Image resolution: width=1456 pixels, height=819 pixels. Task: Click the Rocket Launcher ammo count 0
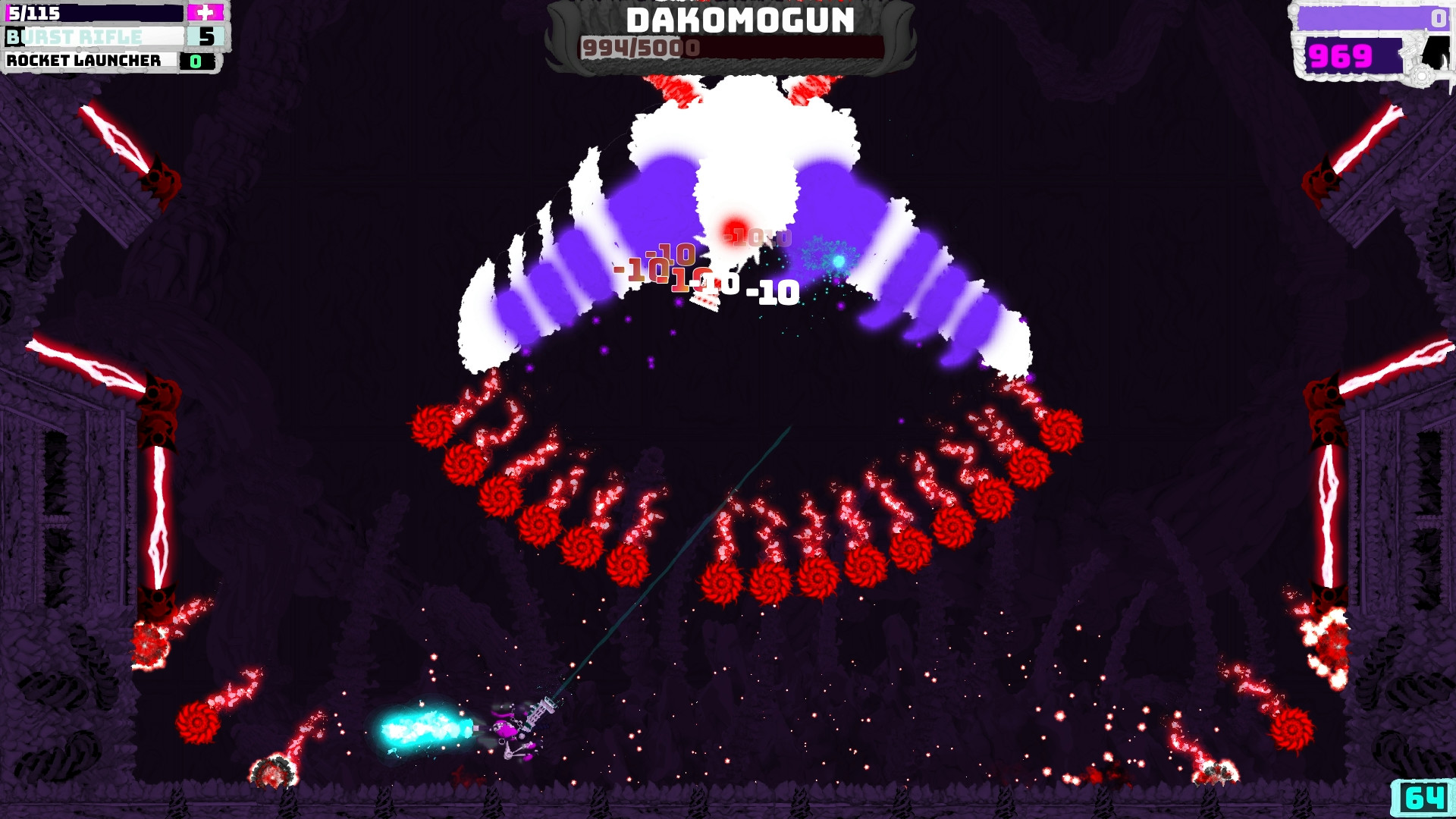tap(196, 61)
